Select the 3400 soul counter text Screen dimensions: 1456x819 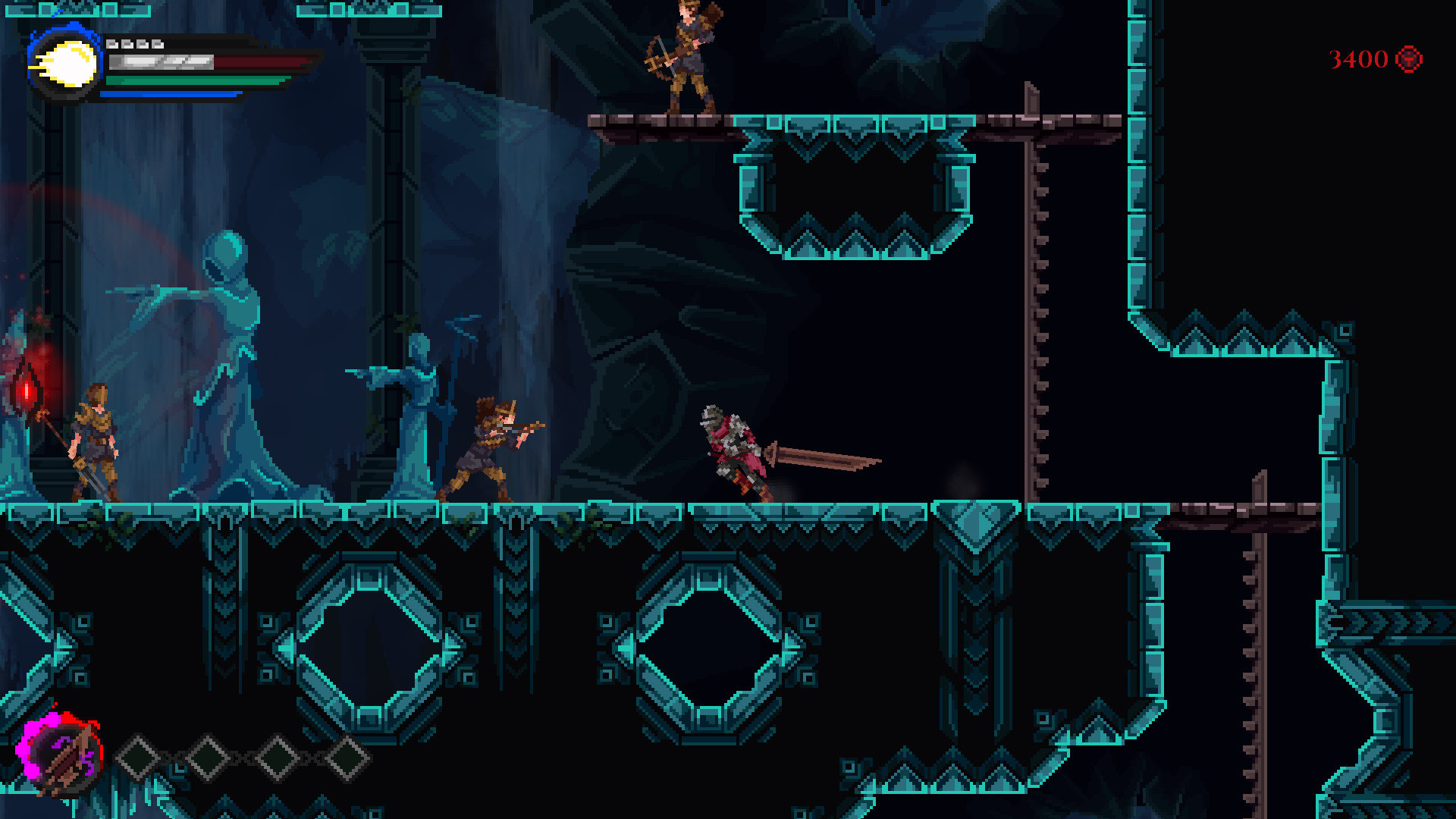pyautogui.click(x=1357, y=57)
